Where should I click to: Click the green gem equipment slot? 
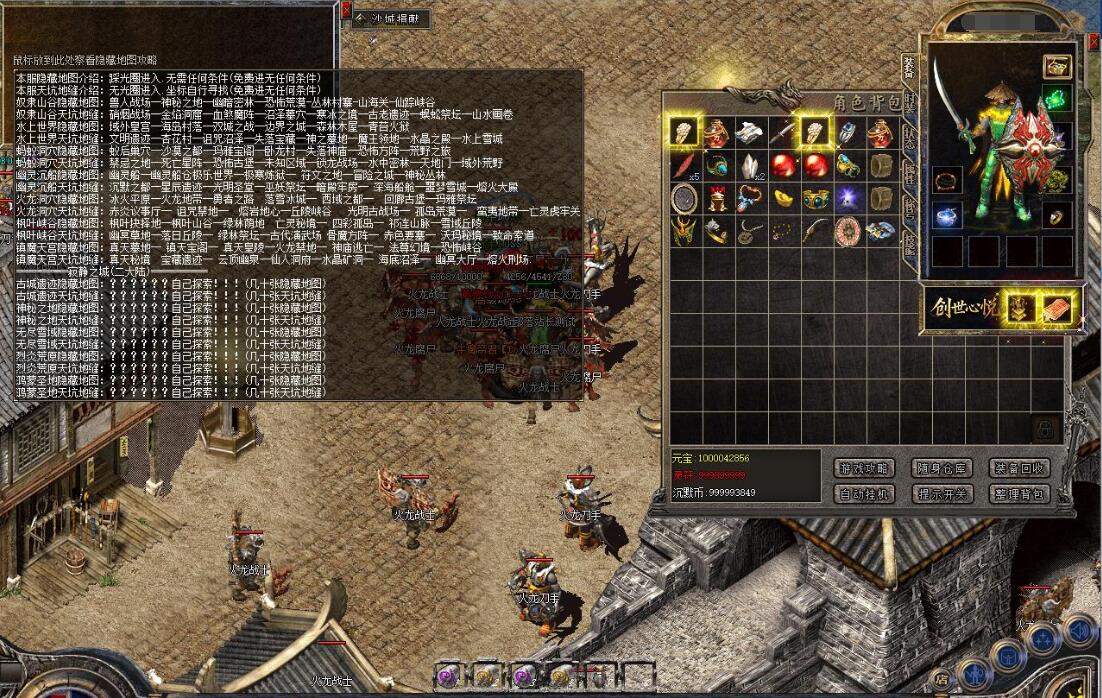point(1057,99)
